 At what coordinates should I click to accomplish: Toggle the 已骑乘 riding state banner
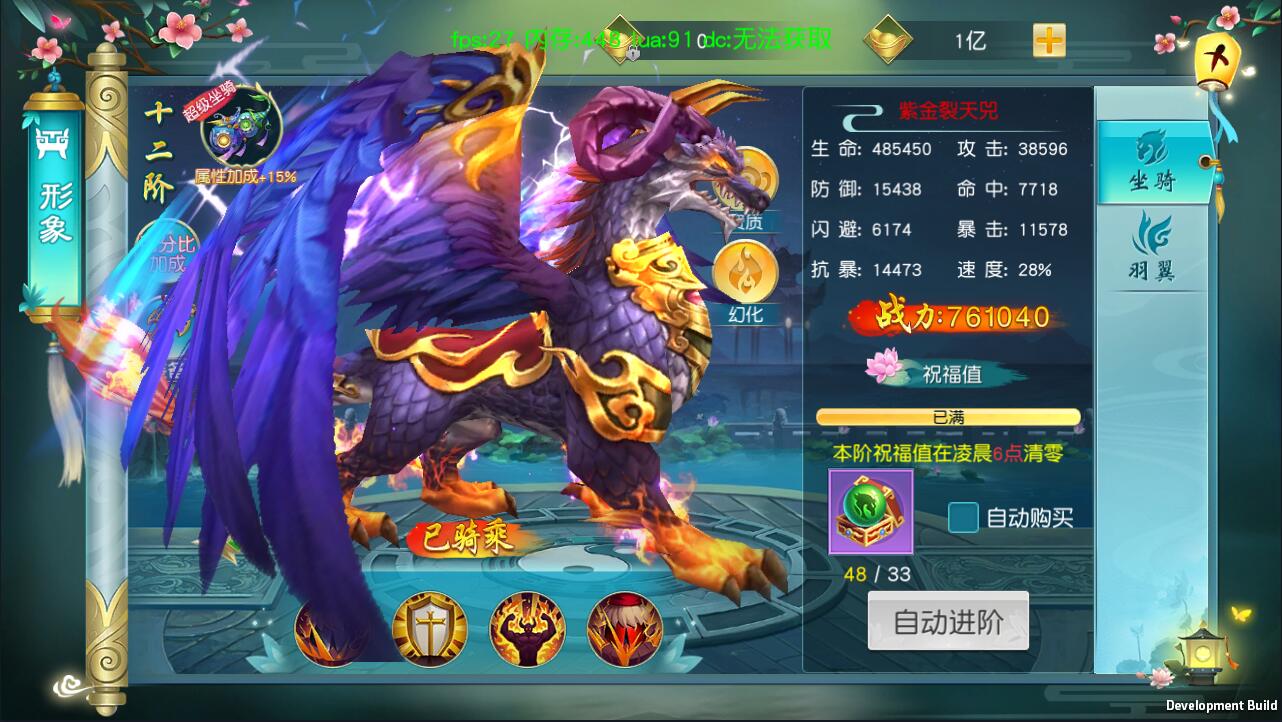coord(466,539)
